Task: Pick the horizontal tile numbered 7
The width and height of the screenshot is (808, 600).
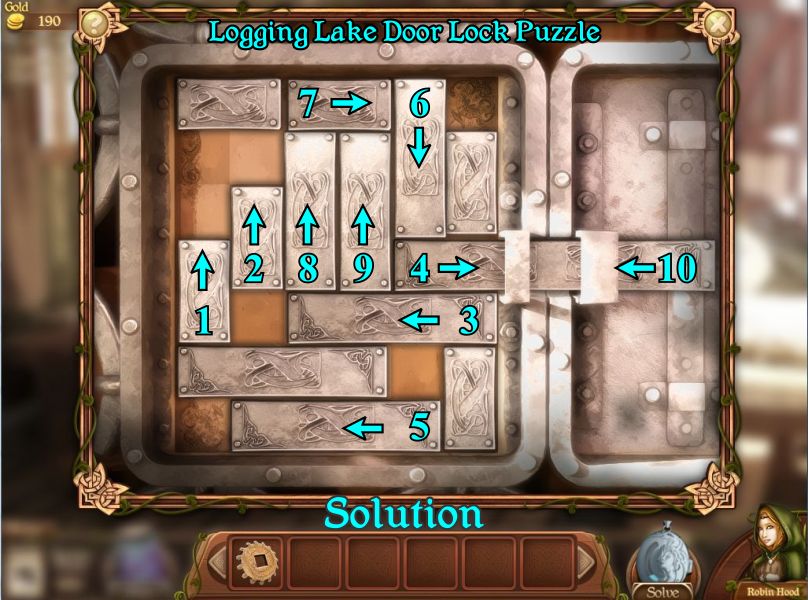Action: click(338, 102)
